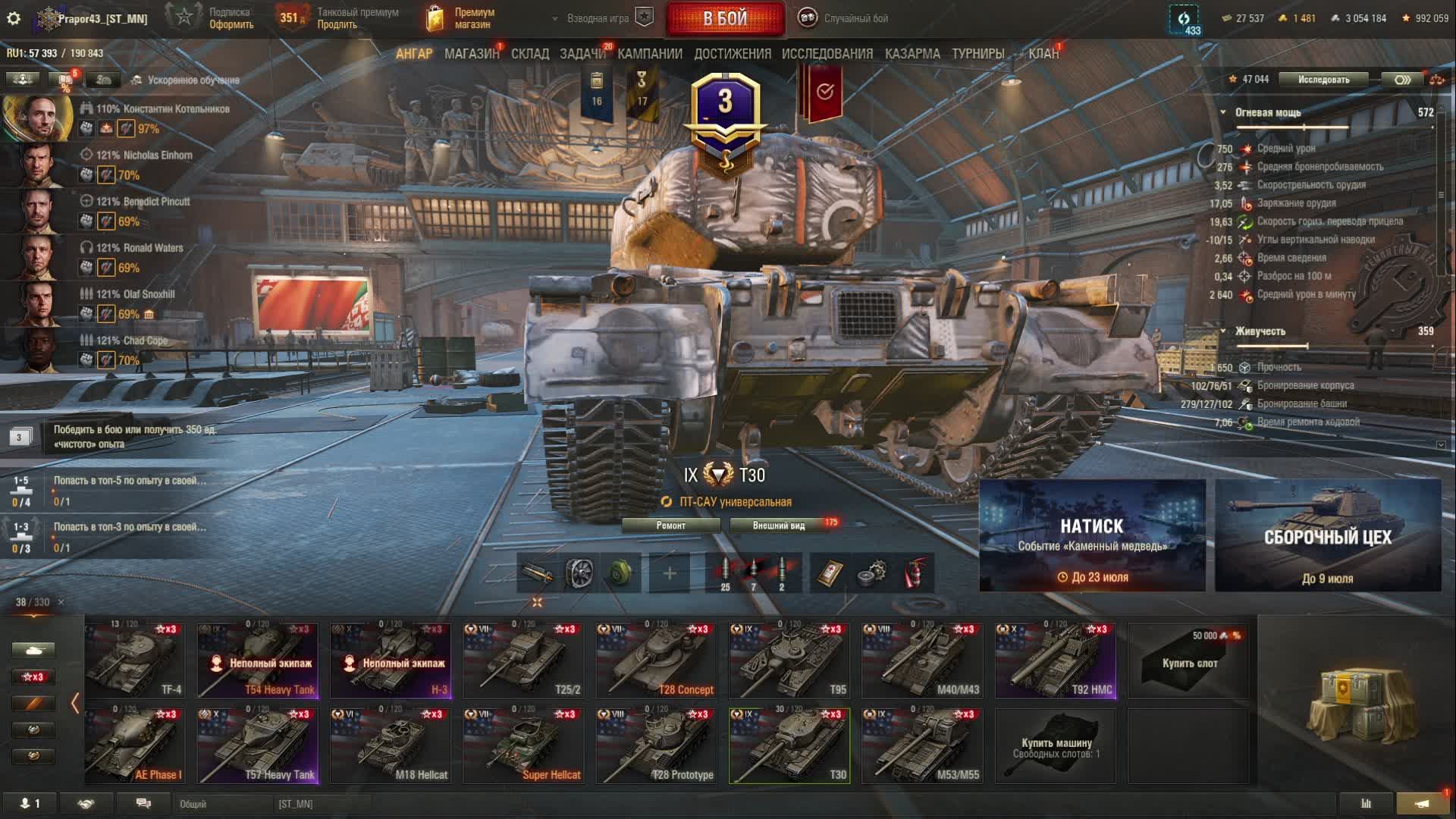The height and width of the screenshot is (819, 1456).
Task: Open the СБОРОЧНЫЙ ЦЕХ banner
Action: point(1328,535)
